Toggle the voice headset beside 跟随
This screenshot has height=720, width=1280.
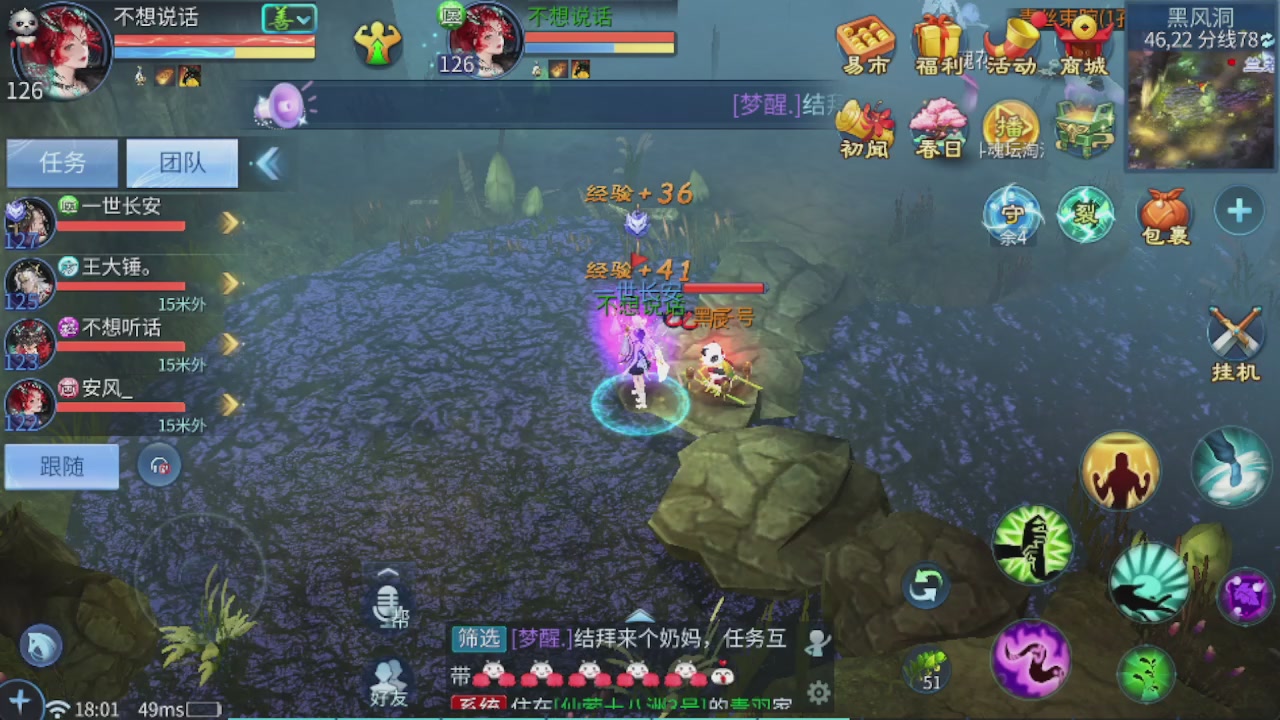point(160,467)
